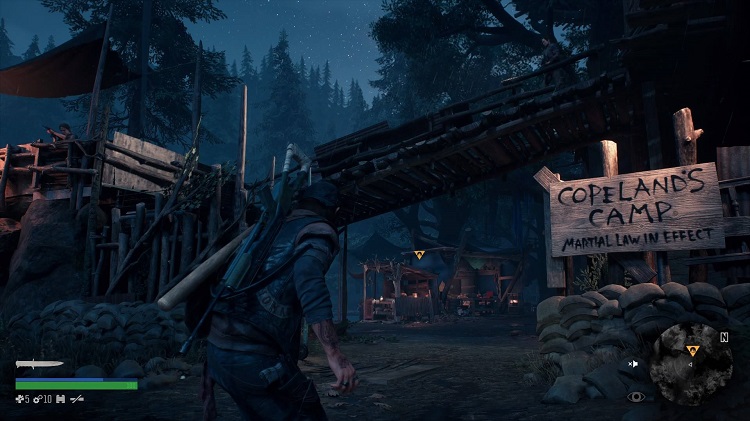Click the orange camp marker on minimap

click(692, 350)
